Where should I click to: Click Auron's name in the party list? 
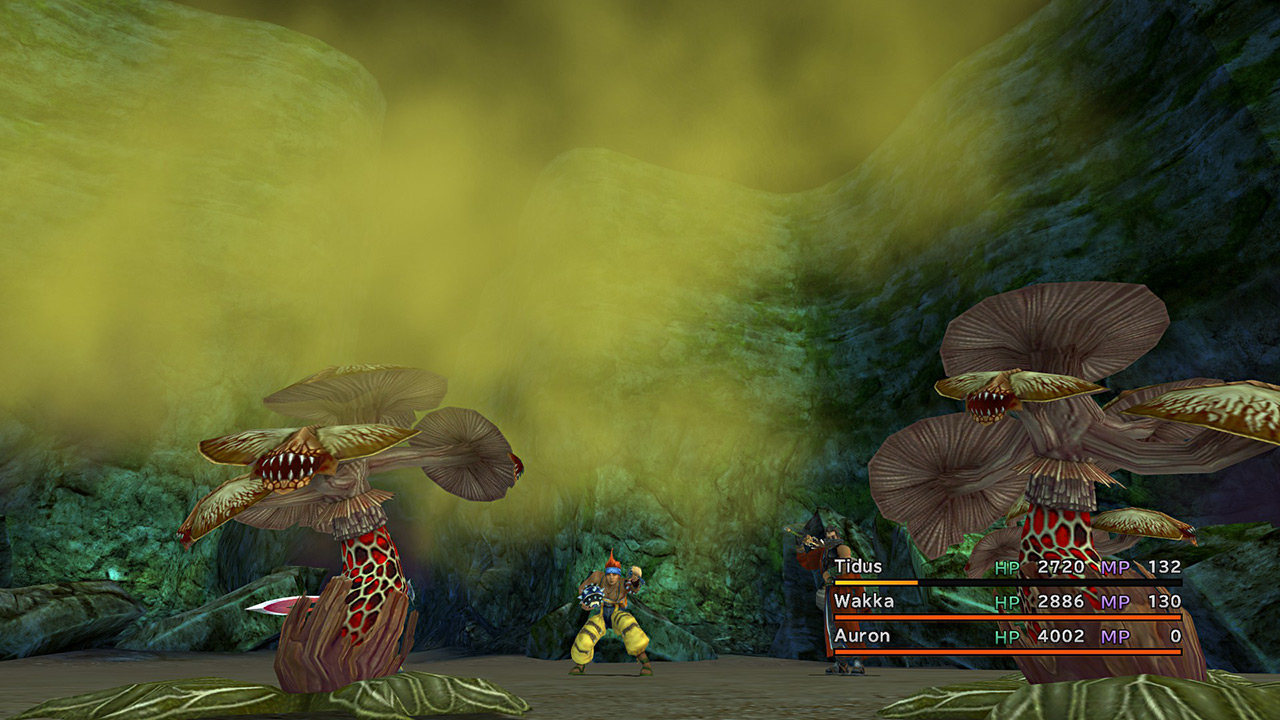pos(862,635)
